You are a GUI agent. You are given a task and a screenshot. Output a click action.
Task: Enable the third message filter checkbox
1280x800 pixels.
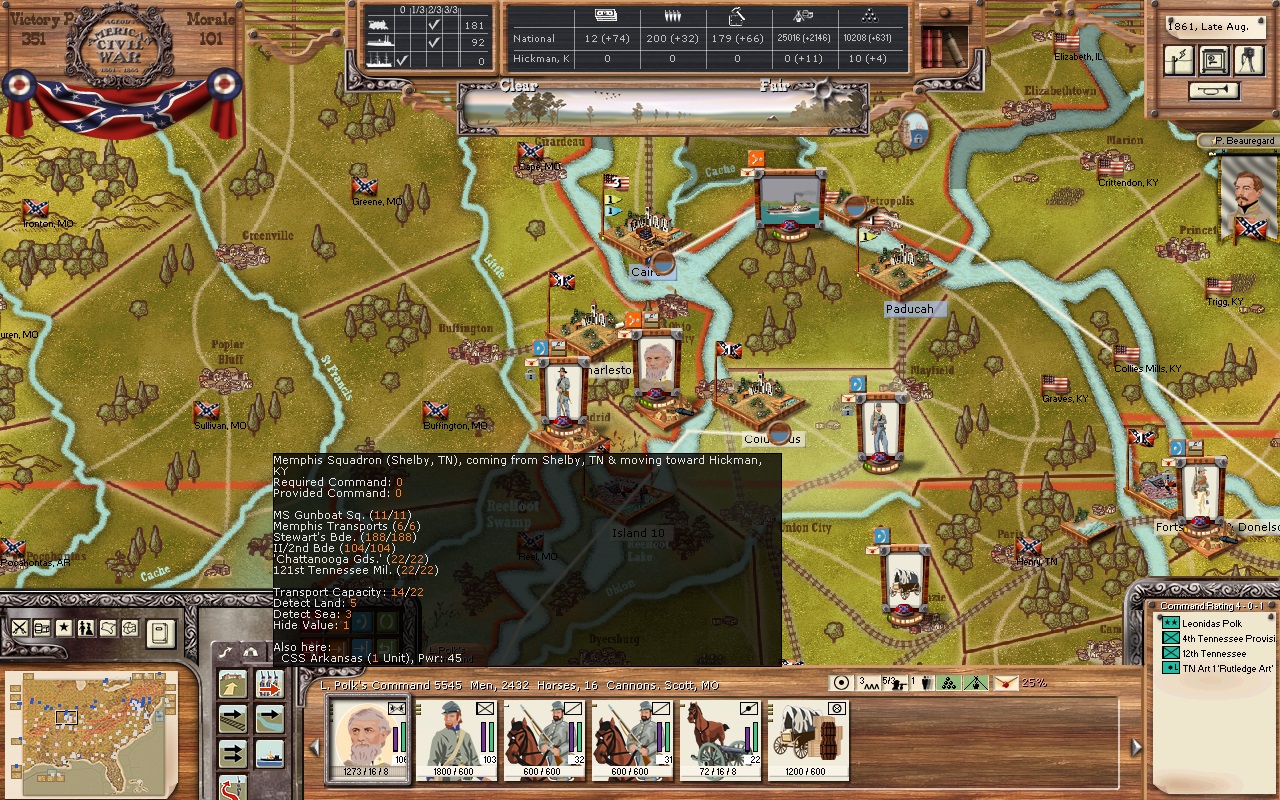[x=401, y=60]
